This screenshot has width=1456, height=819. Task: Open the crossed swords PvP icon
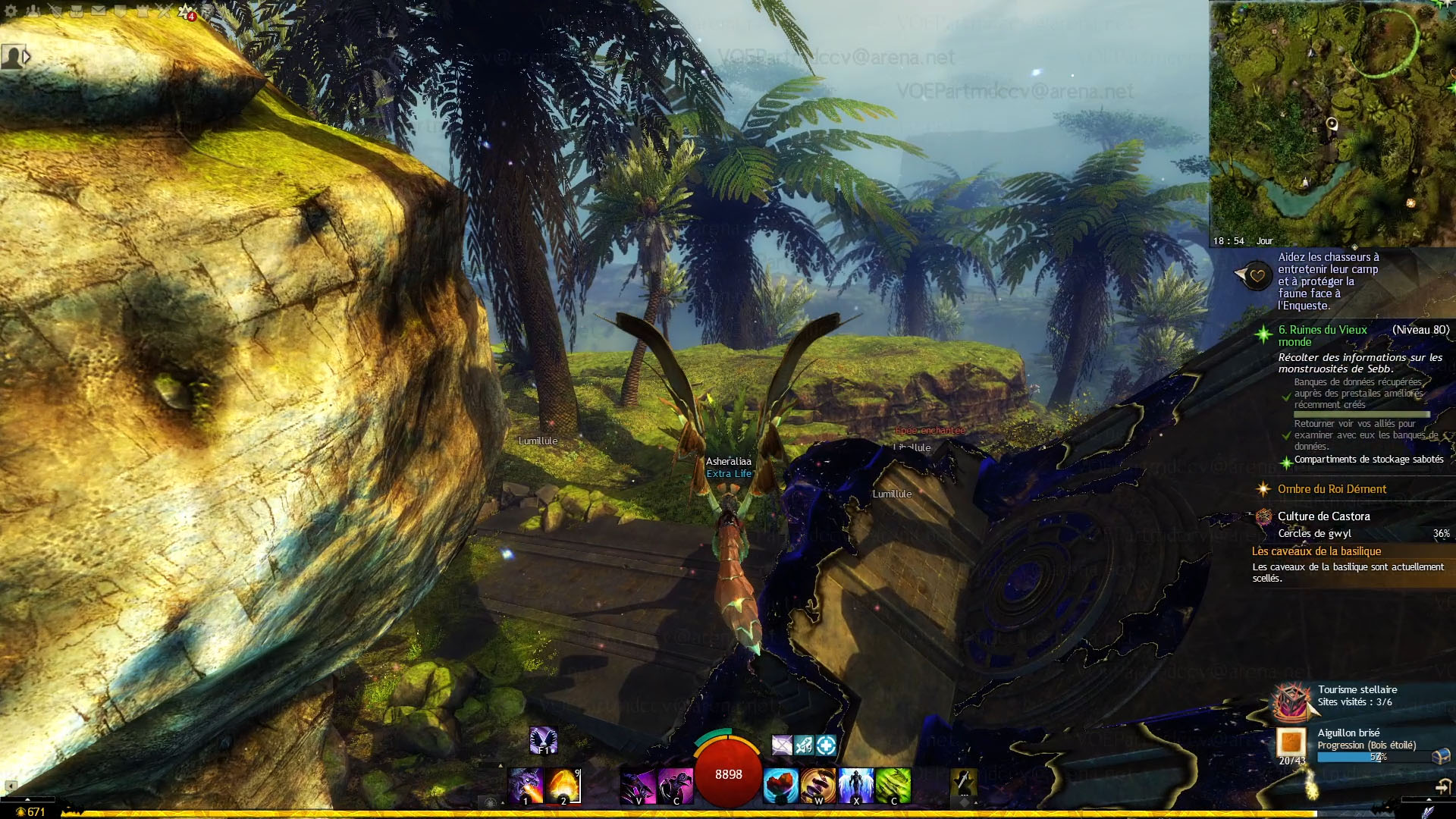click(165, 11)
